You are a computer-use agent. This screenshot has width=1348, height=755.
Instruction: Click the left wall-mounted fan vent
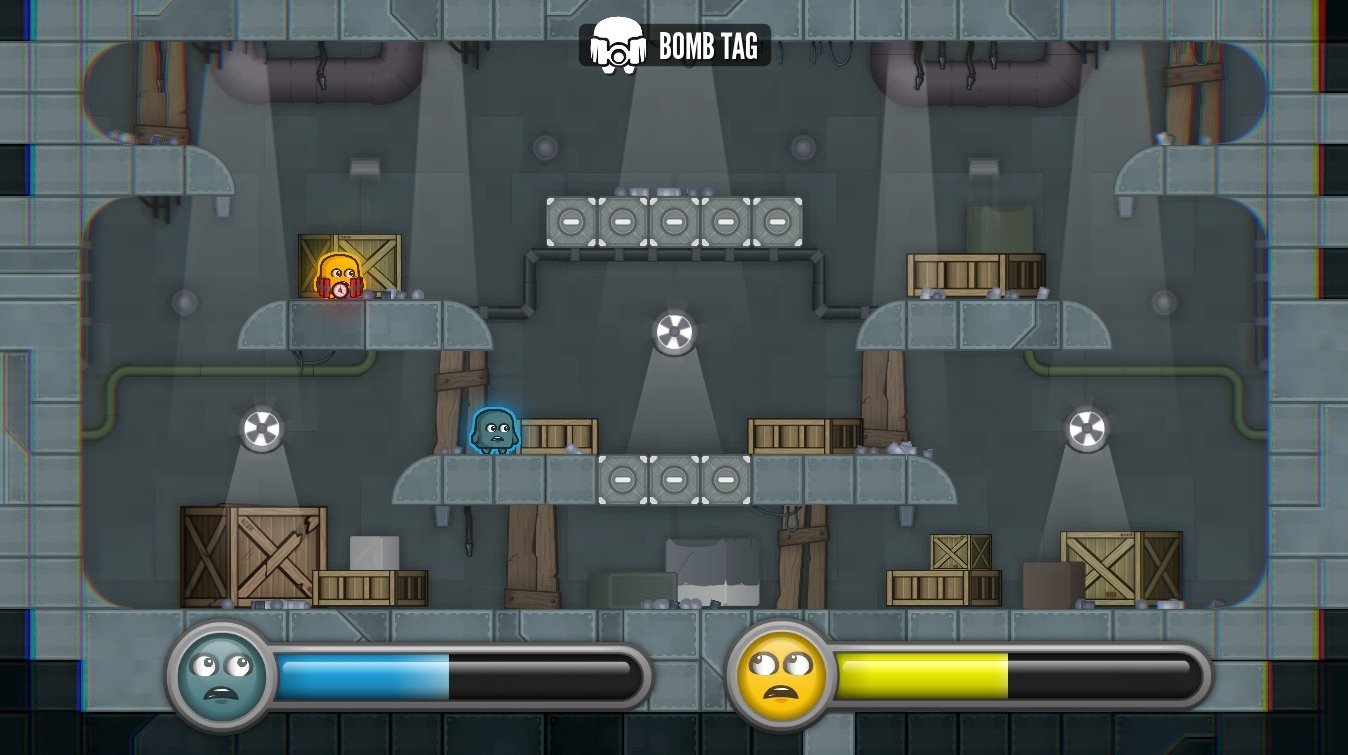pos(262,428)
